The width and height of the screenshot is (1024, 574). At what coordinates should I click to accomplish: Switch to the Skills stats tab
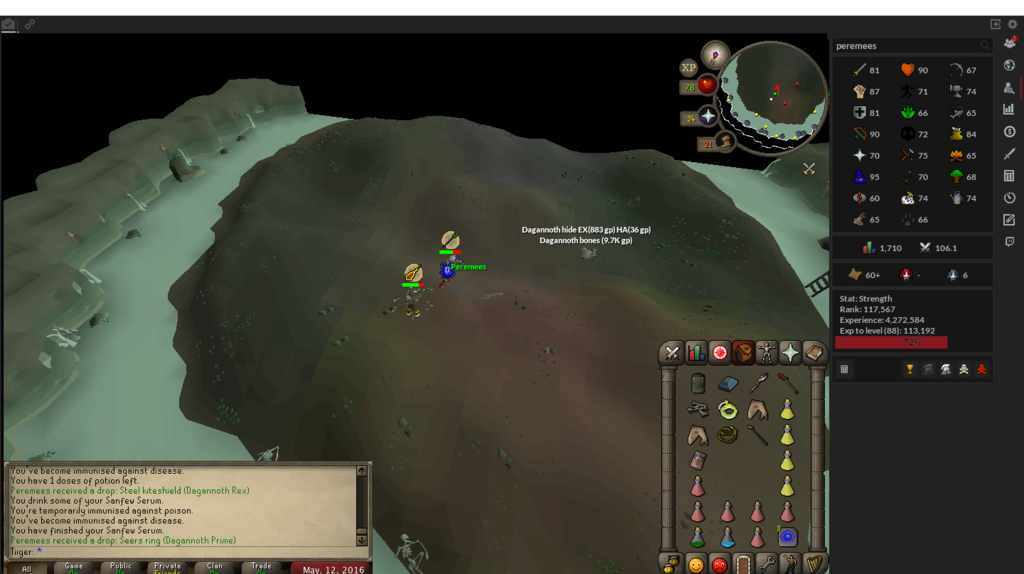click(696, 353)
